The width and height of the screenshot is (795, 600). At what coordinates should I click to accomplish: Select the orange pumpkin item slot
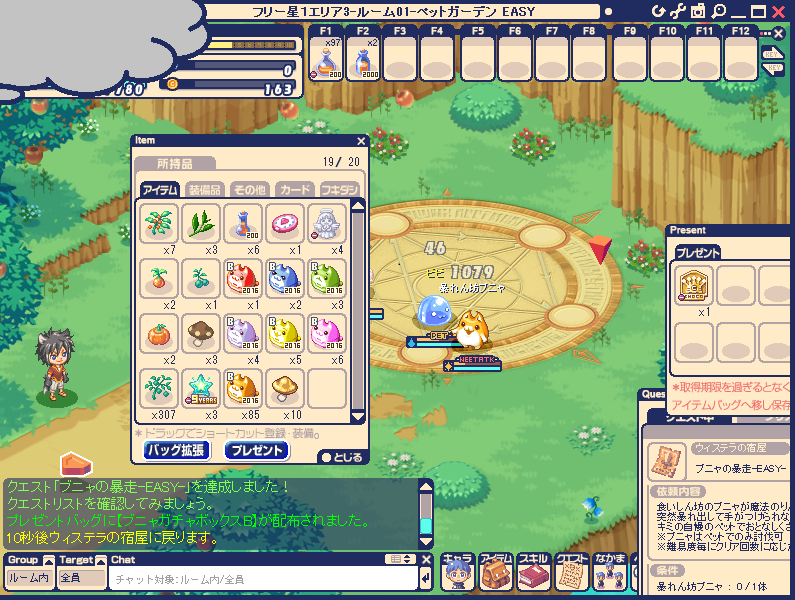point(157,332)
